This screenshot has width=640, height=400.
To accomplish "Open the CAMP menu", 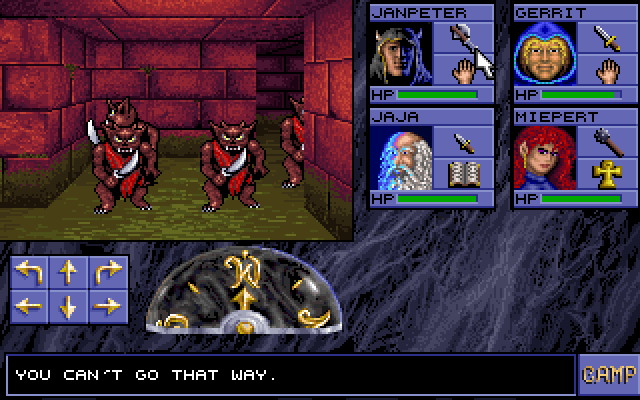I will 607,374.
